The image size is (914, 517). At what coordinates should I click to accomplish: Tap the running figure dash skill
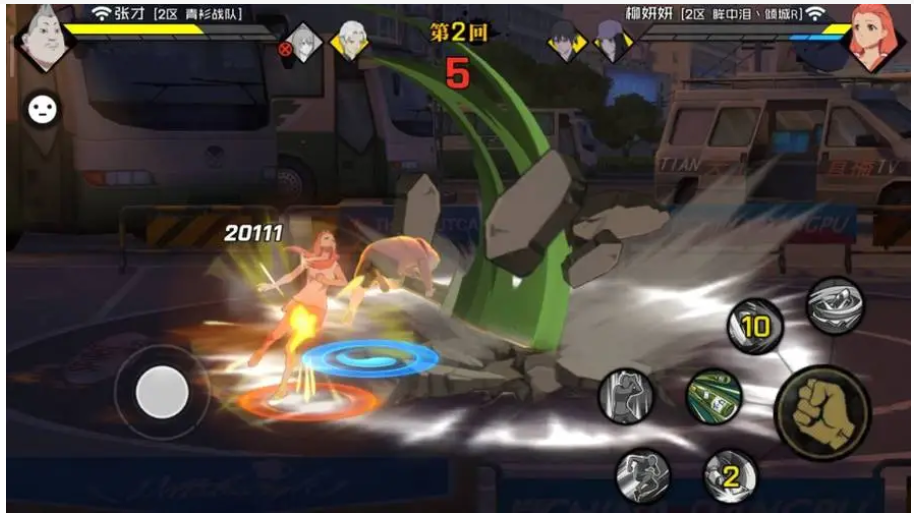[x=643, y=474]
